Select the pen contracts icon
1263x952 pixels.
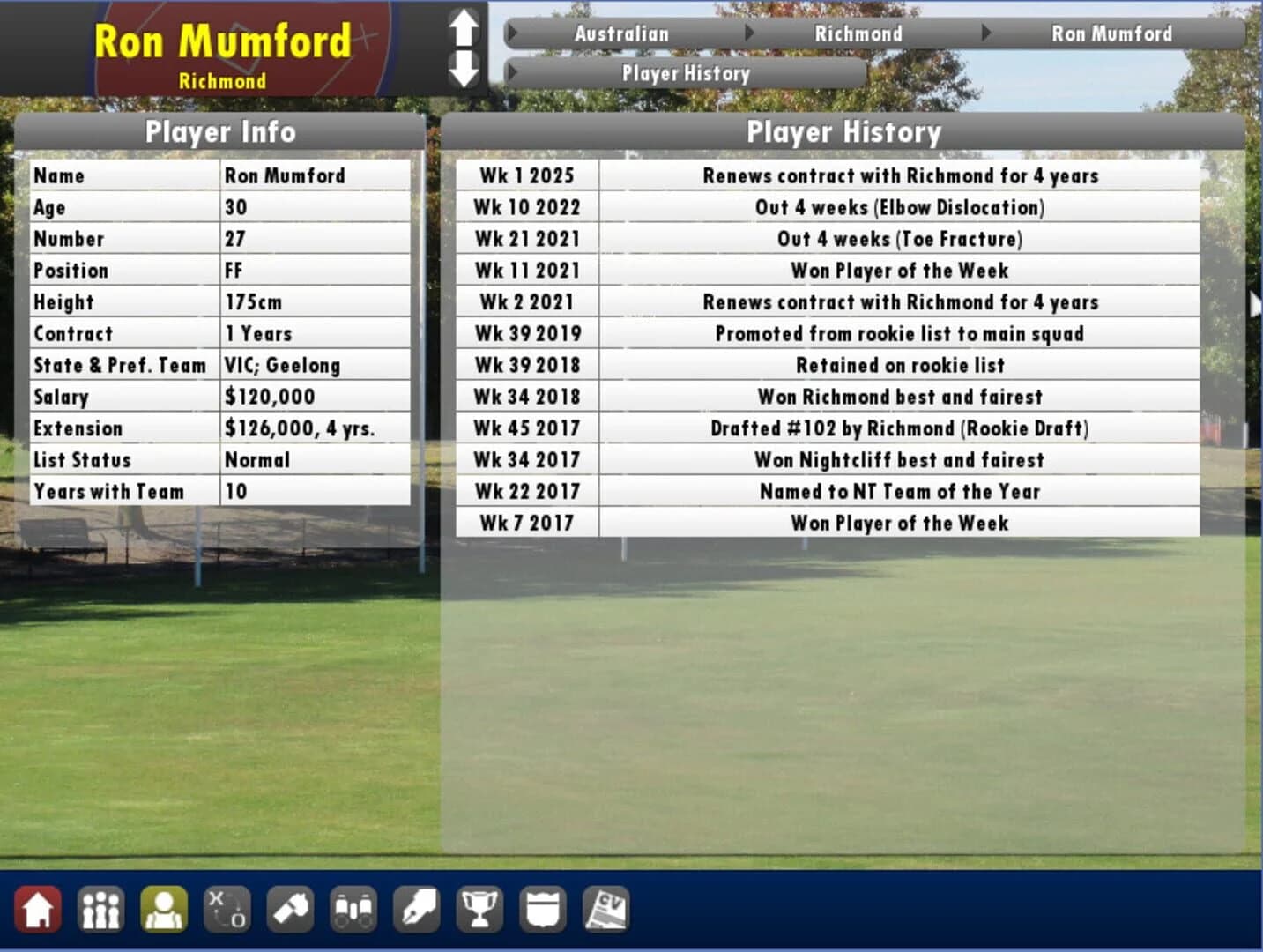(416, 908)
